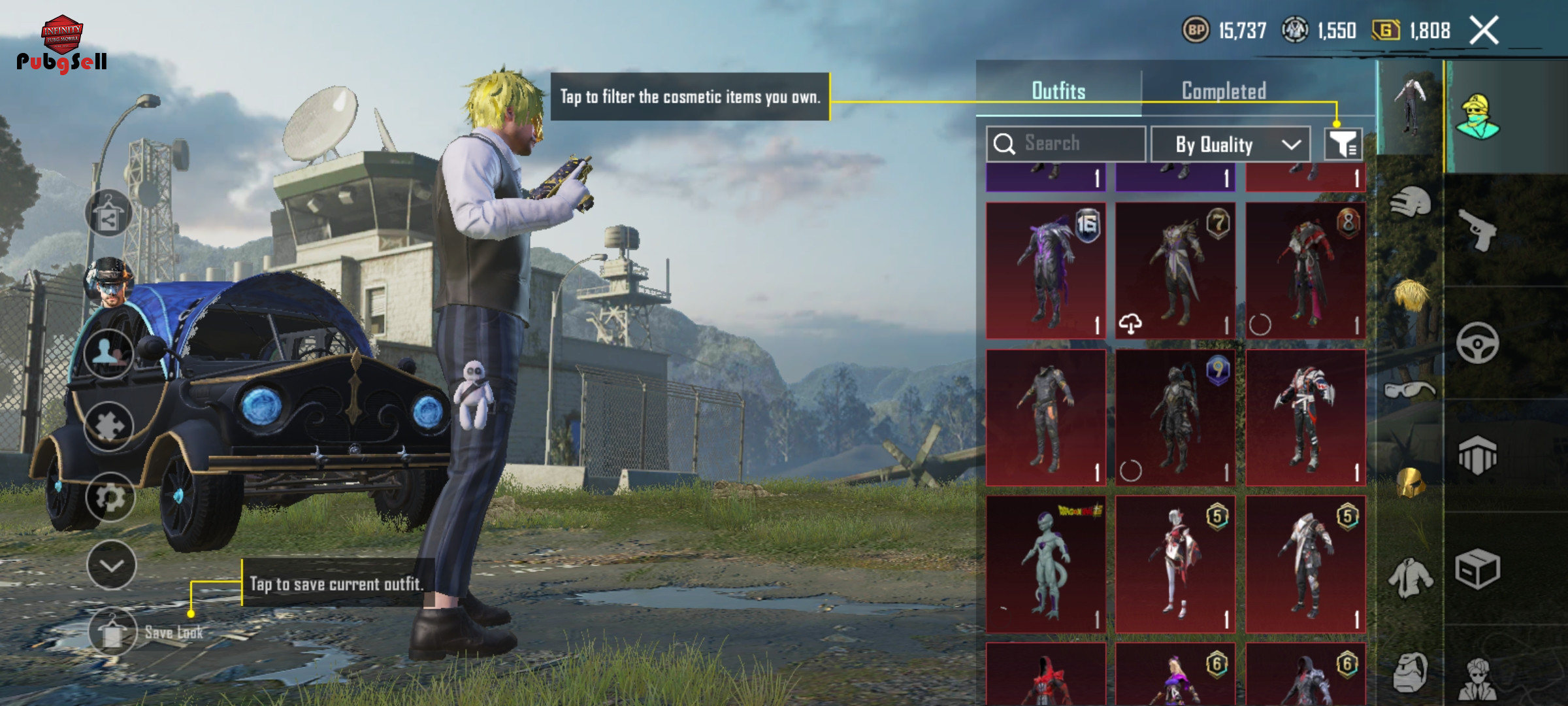Open the By Quality sort dropdown

tap(1230, 144)
